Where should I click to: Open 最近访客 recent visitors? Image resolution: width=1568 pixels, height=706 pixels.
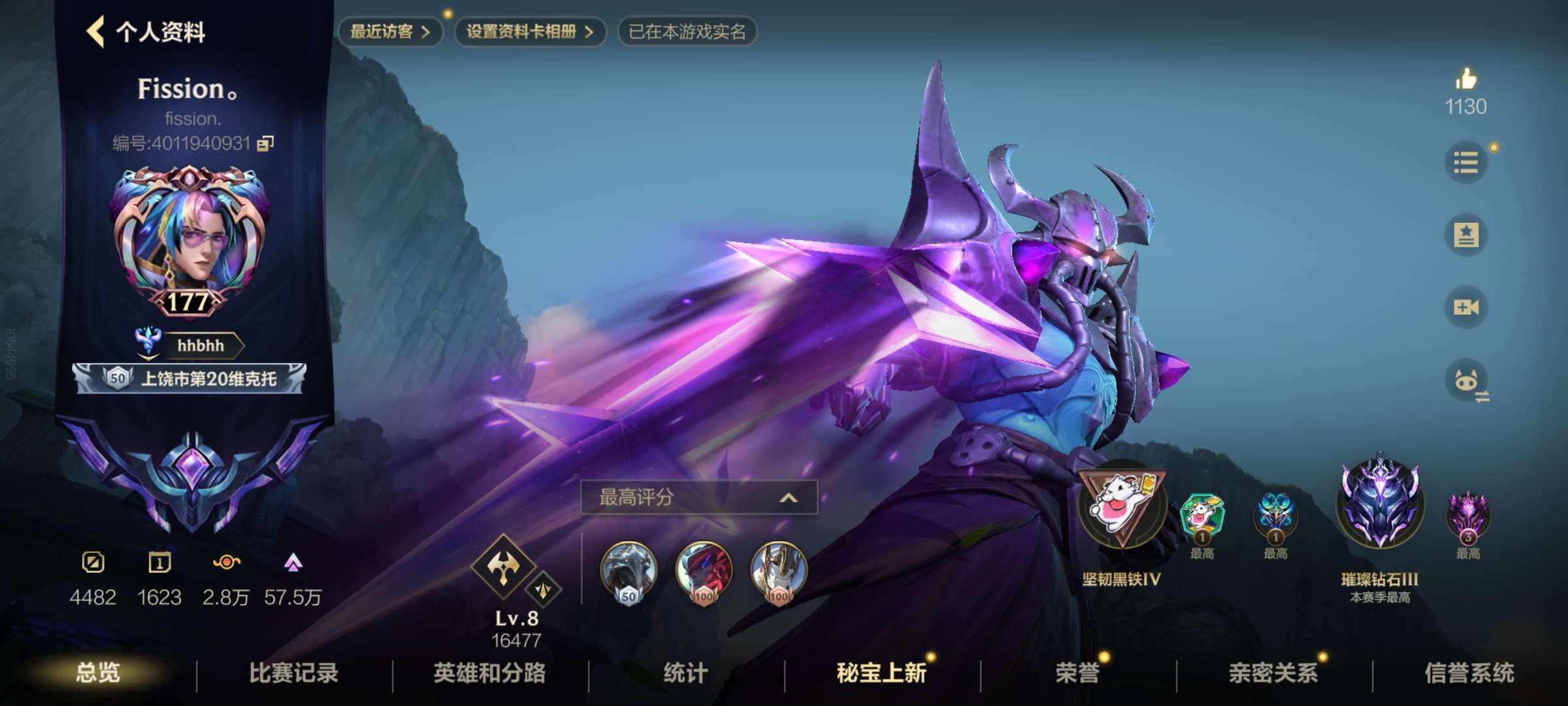pyautogui.click(x=390, y=31)
